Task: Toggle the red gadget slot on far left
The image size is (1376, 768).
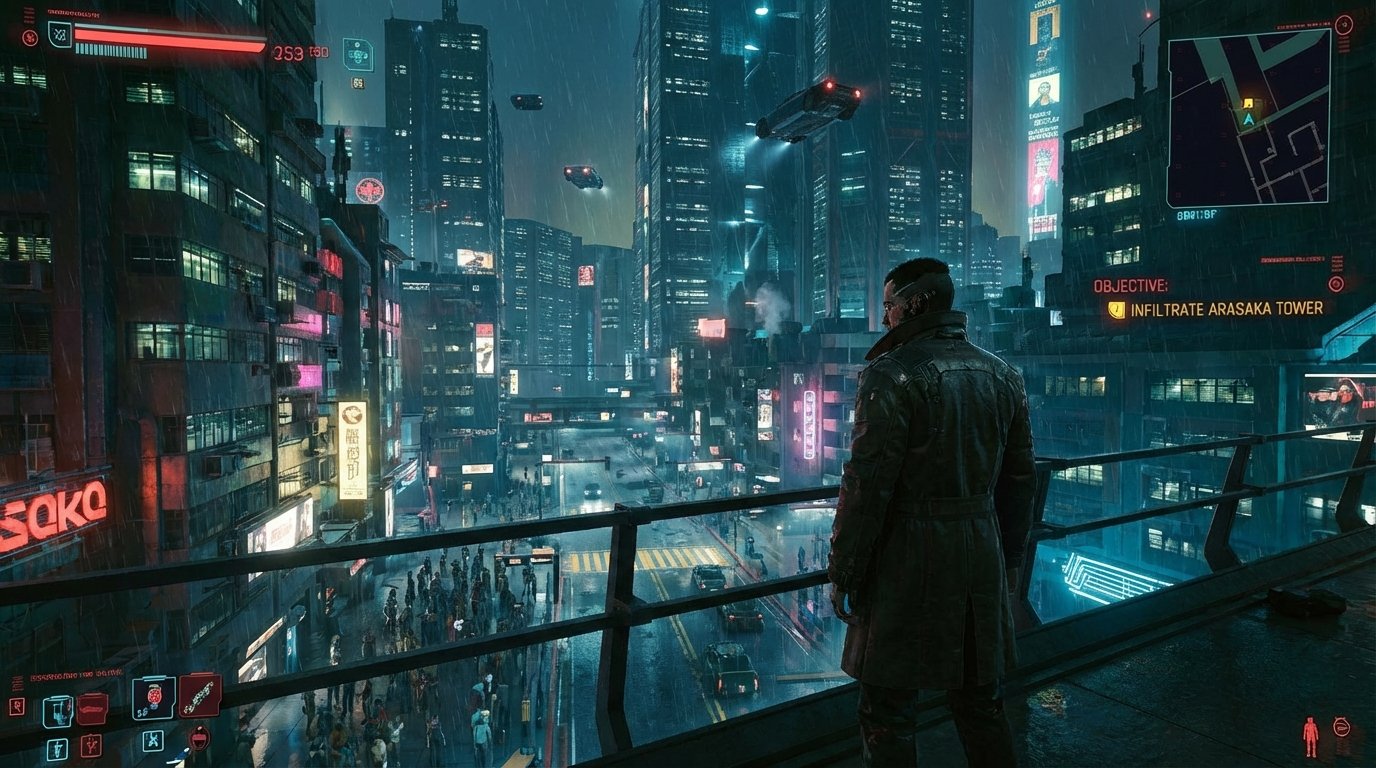Action: tap(17, 705)
